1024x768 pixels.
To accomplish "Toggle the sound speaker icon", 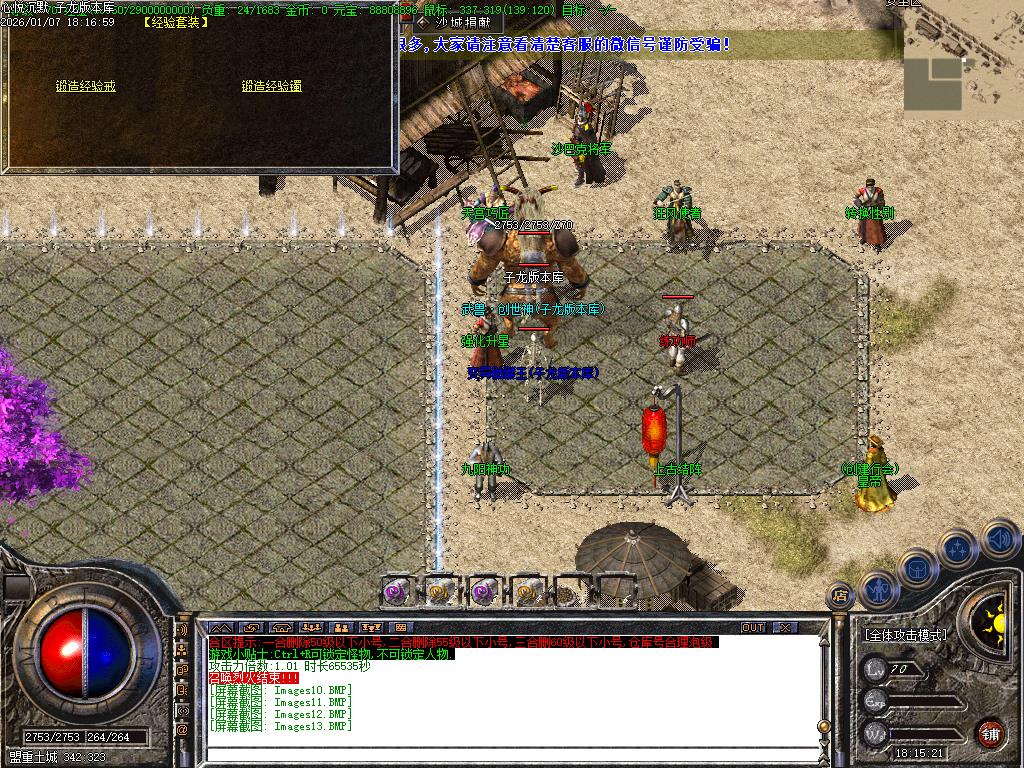I will [999, 540].
